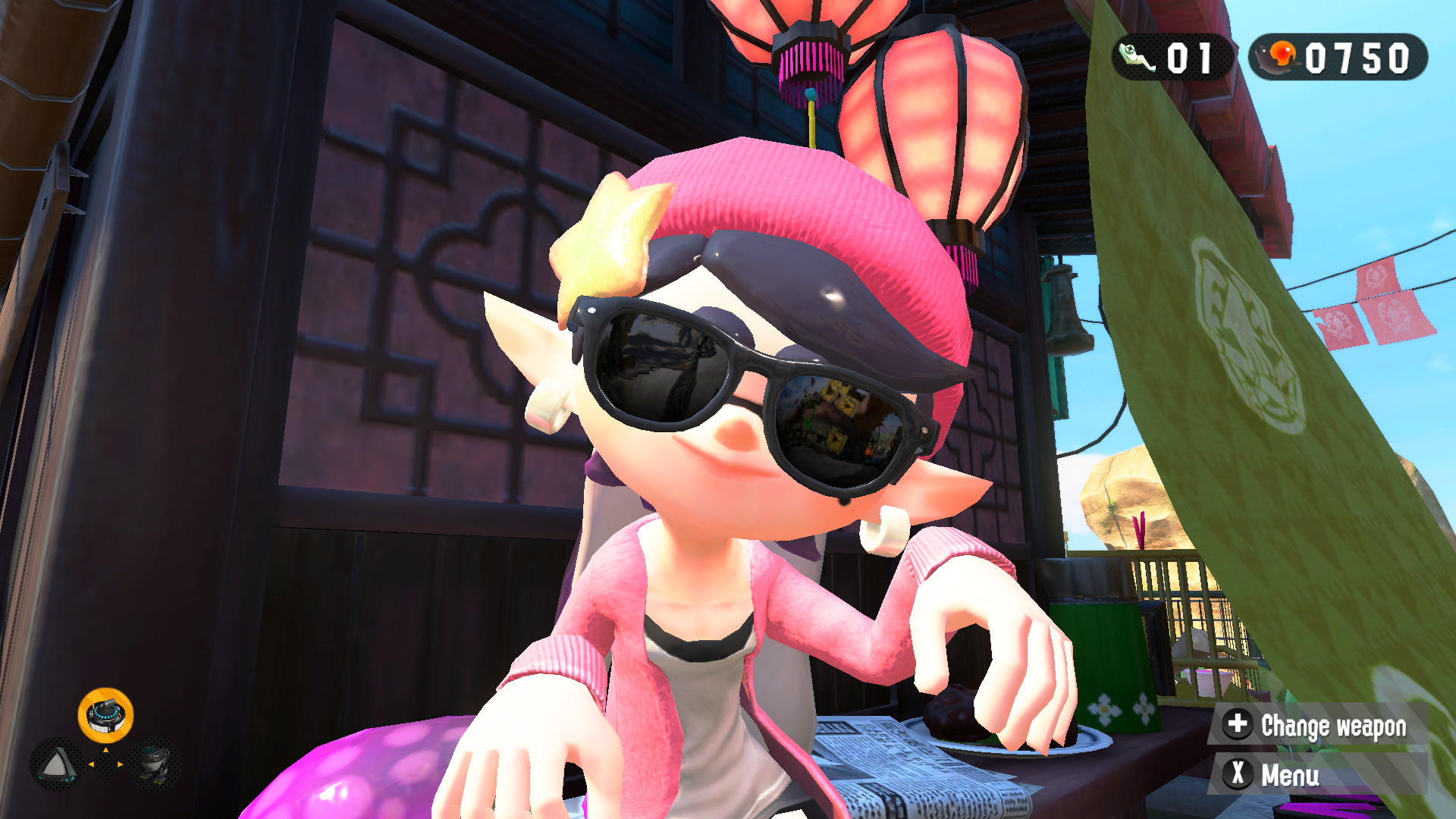Click the Change weapon prompt label
The image size is (1456, 819).
[1336, 726]
